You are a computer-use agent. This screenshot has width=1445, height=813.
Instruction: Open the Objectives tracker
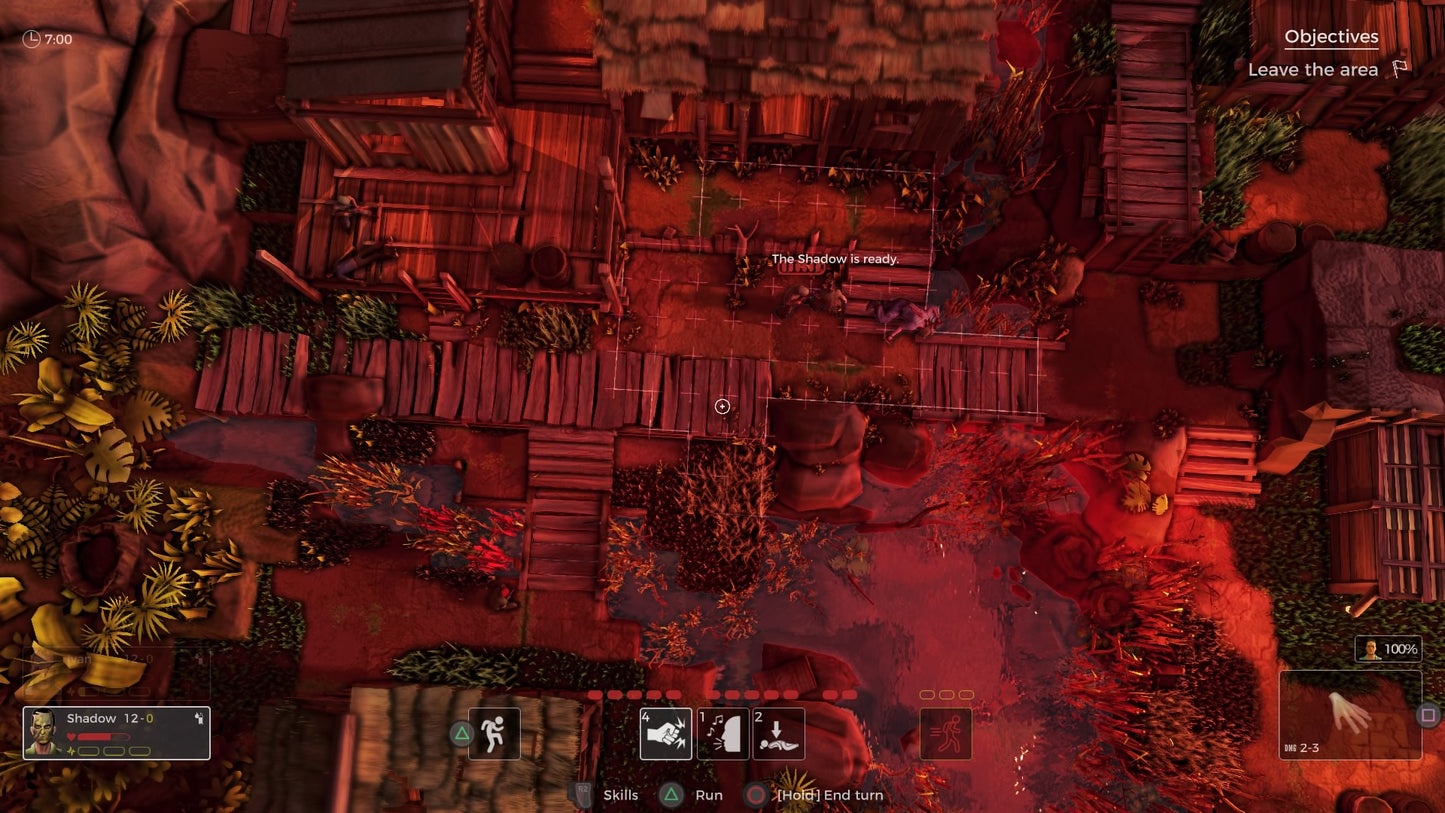(1331, 37)
